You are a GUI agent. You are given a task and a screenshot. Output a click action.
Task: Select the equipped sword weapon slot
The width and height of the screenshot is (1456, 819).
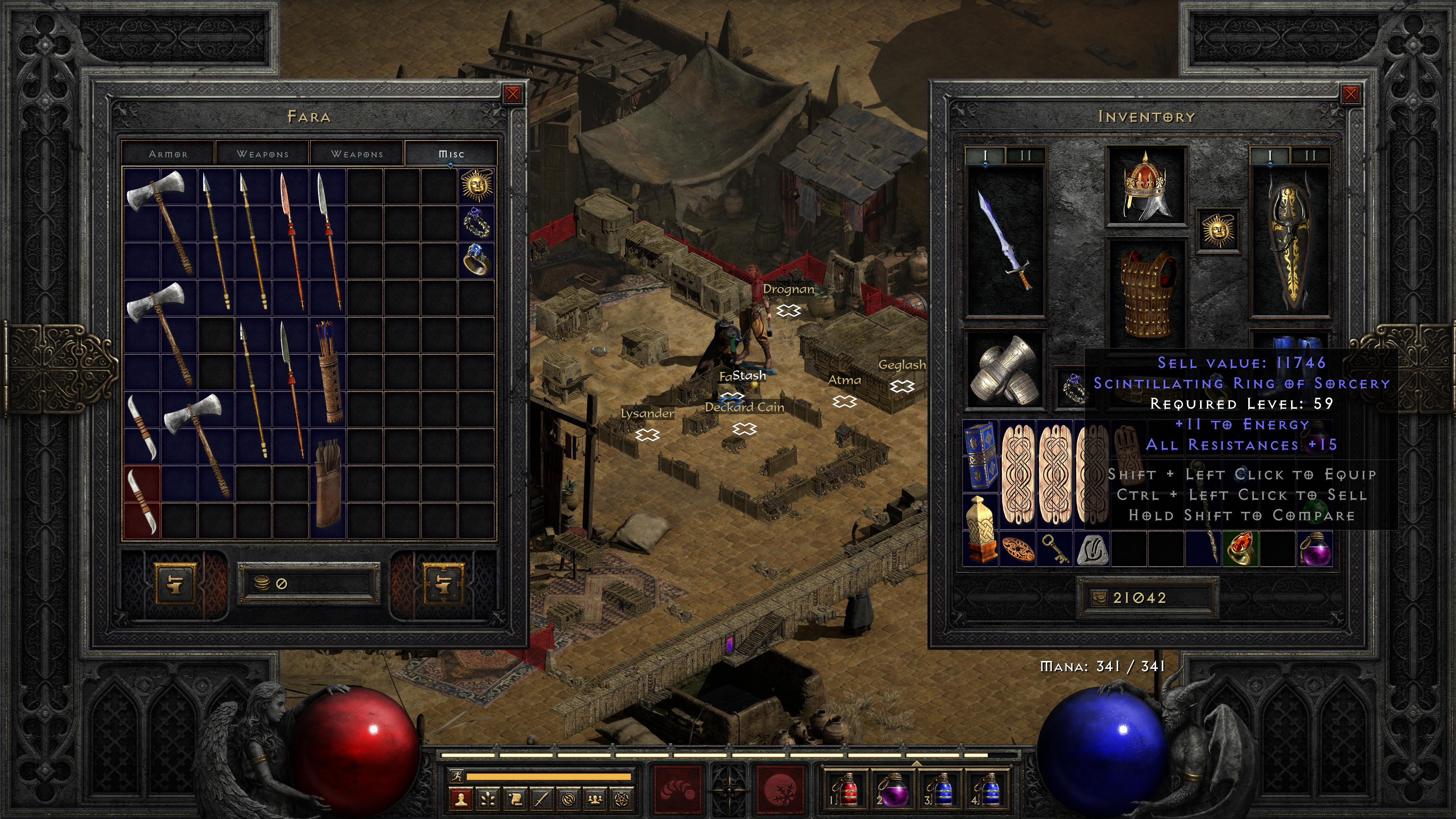[1005, 242]
